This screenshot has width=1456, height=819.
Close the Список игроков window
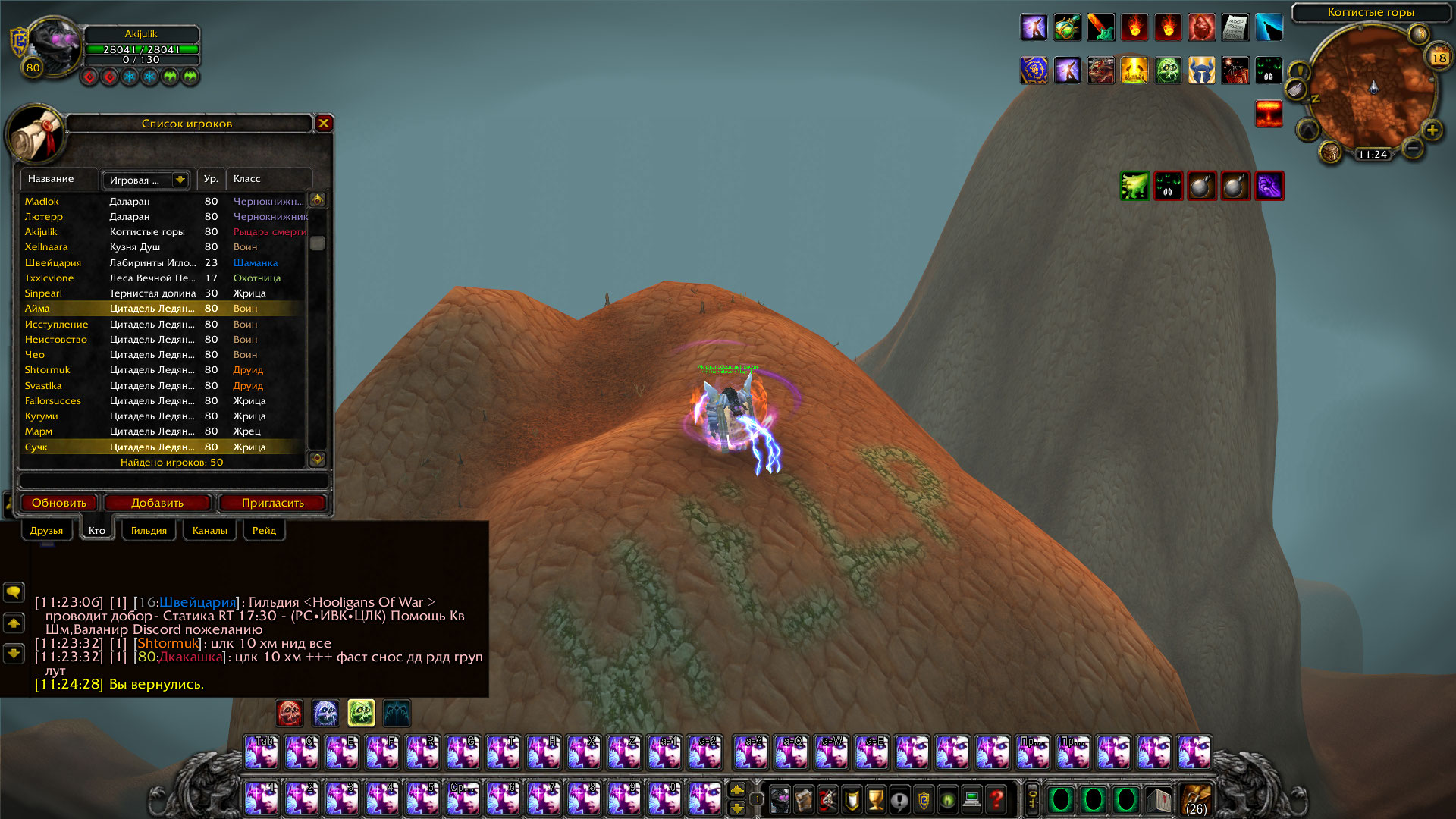pyautogui.click(x=324, y=123)
